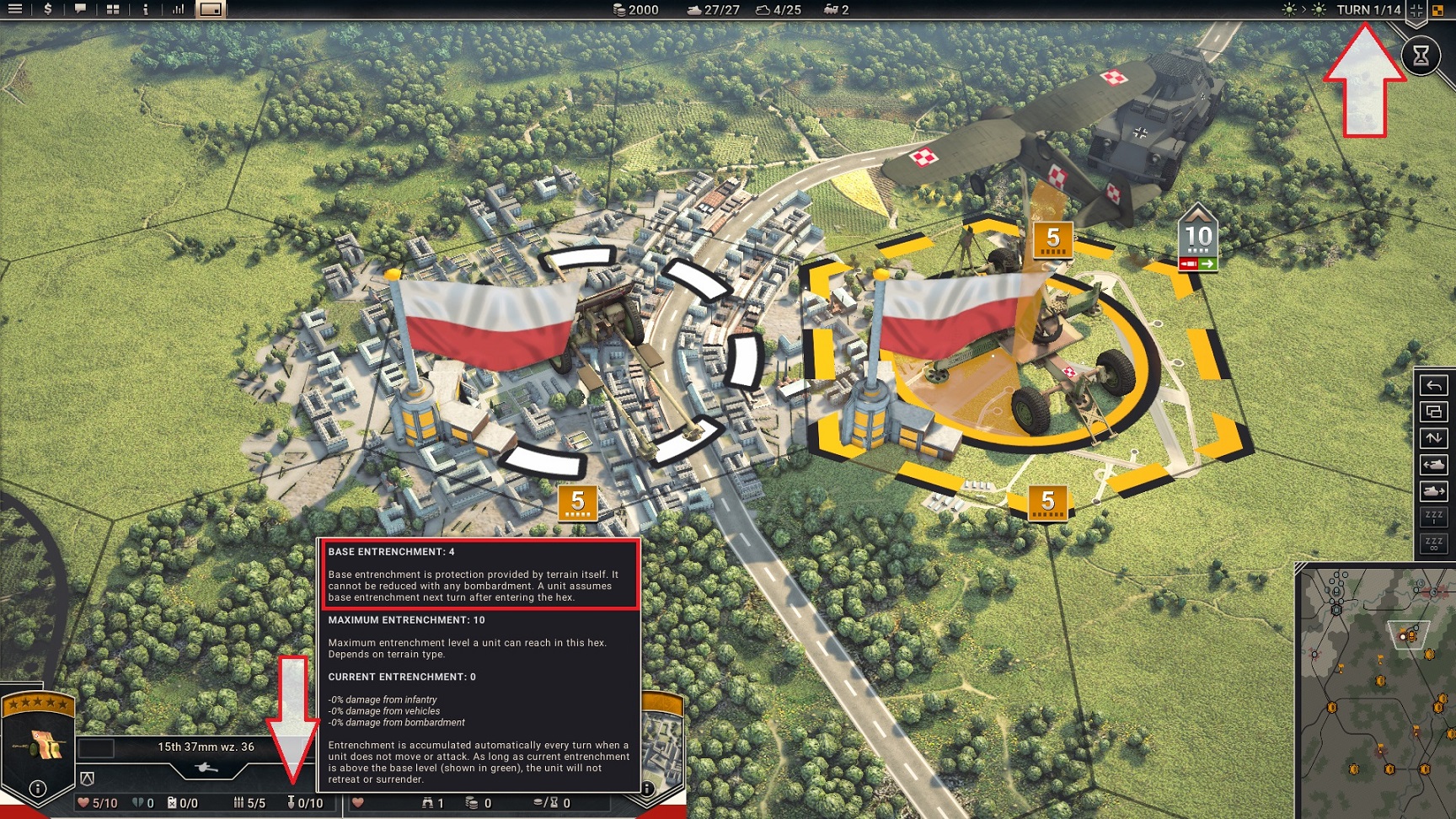The width and height of the screenshot is (1456, 819).
Task: Open the speech bubble message log
Action: pyautogui.click(x=80, y=9)
